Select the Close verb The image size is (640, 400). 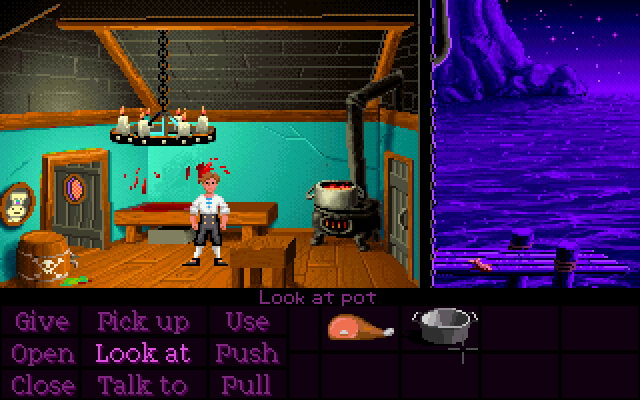[43, 384]
